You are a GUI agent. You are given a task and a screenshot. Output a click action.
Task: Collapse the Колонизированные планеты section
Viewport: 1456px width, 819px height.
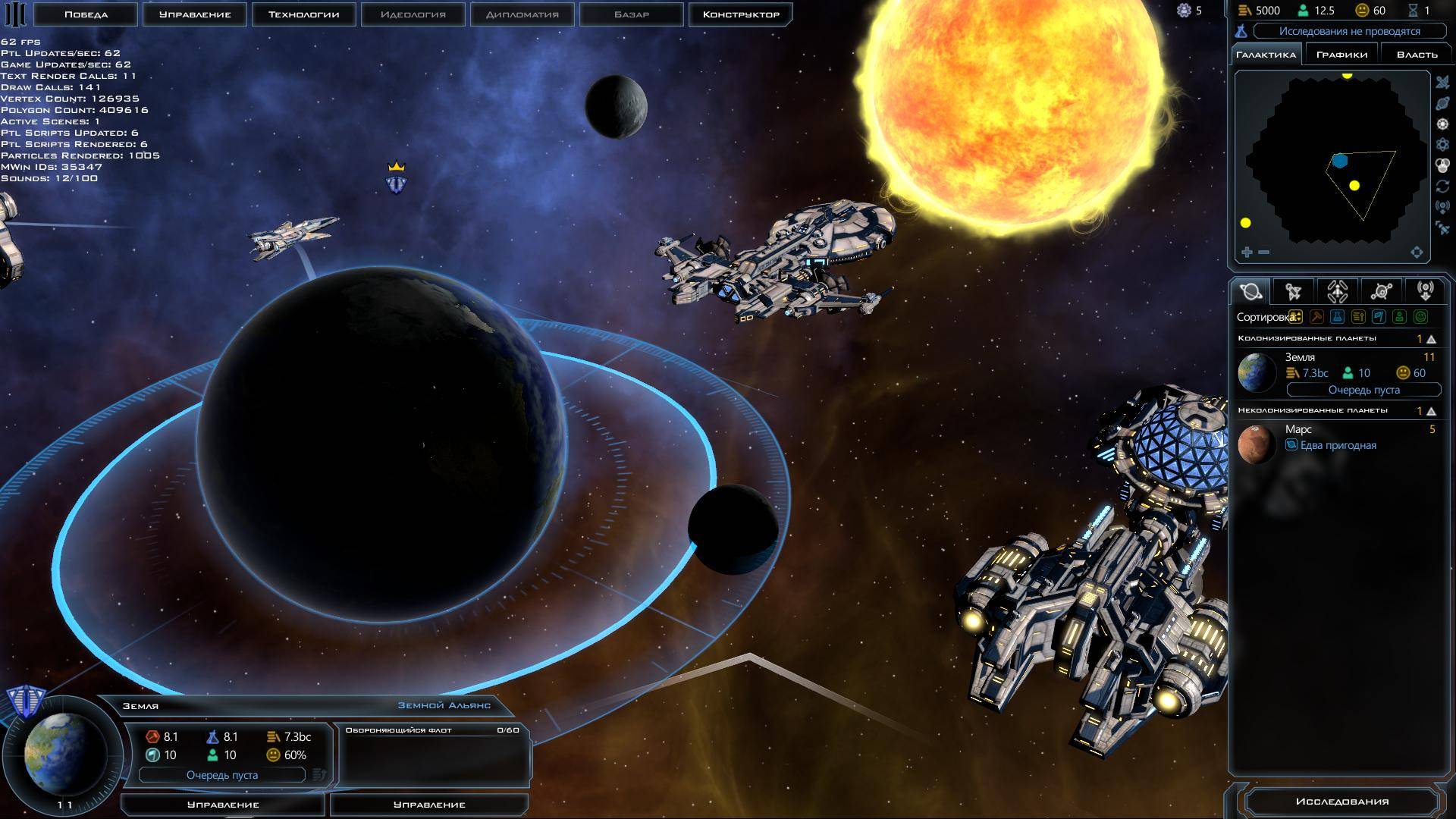point(1431,339)
